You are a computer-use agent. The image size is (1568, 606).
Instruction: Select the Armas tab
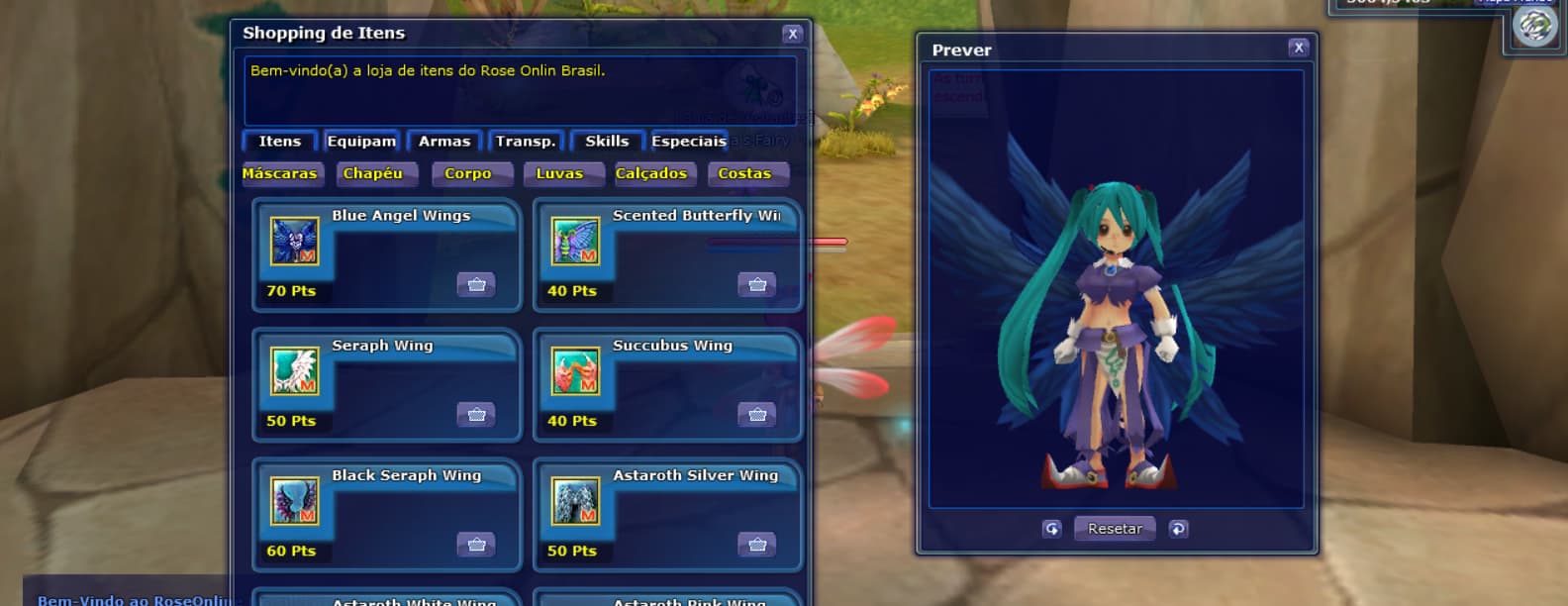coord(444,142)
